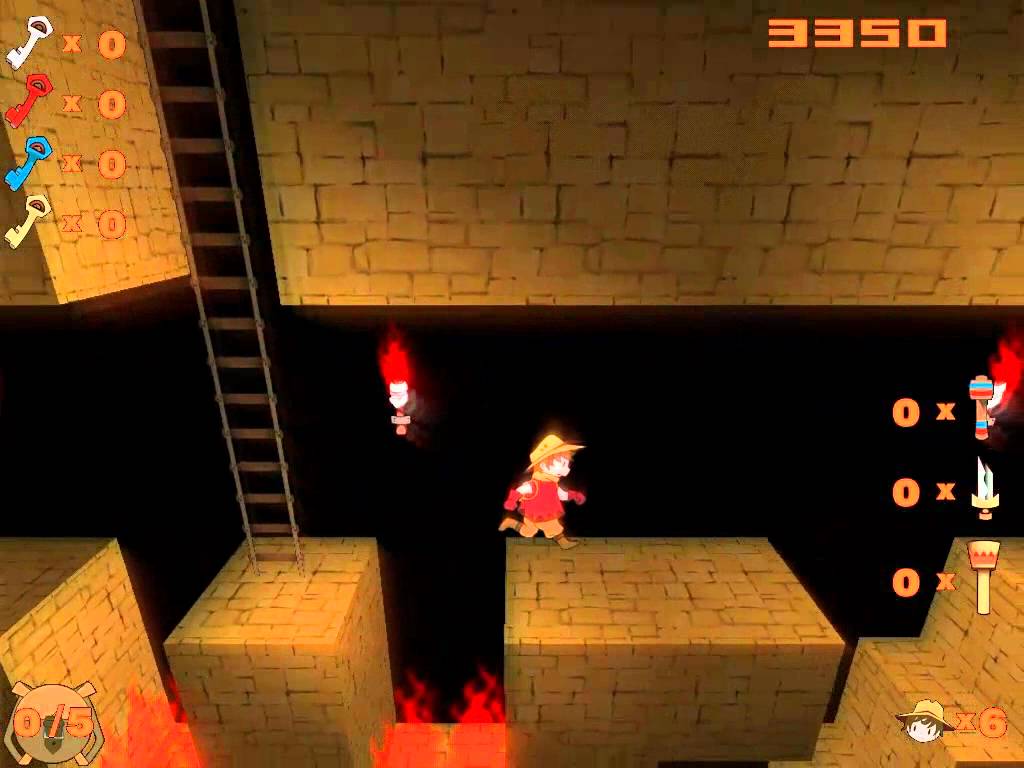
Task: Open the 0/5 collectibles emblem
Action: click(54, 722)
